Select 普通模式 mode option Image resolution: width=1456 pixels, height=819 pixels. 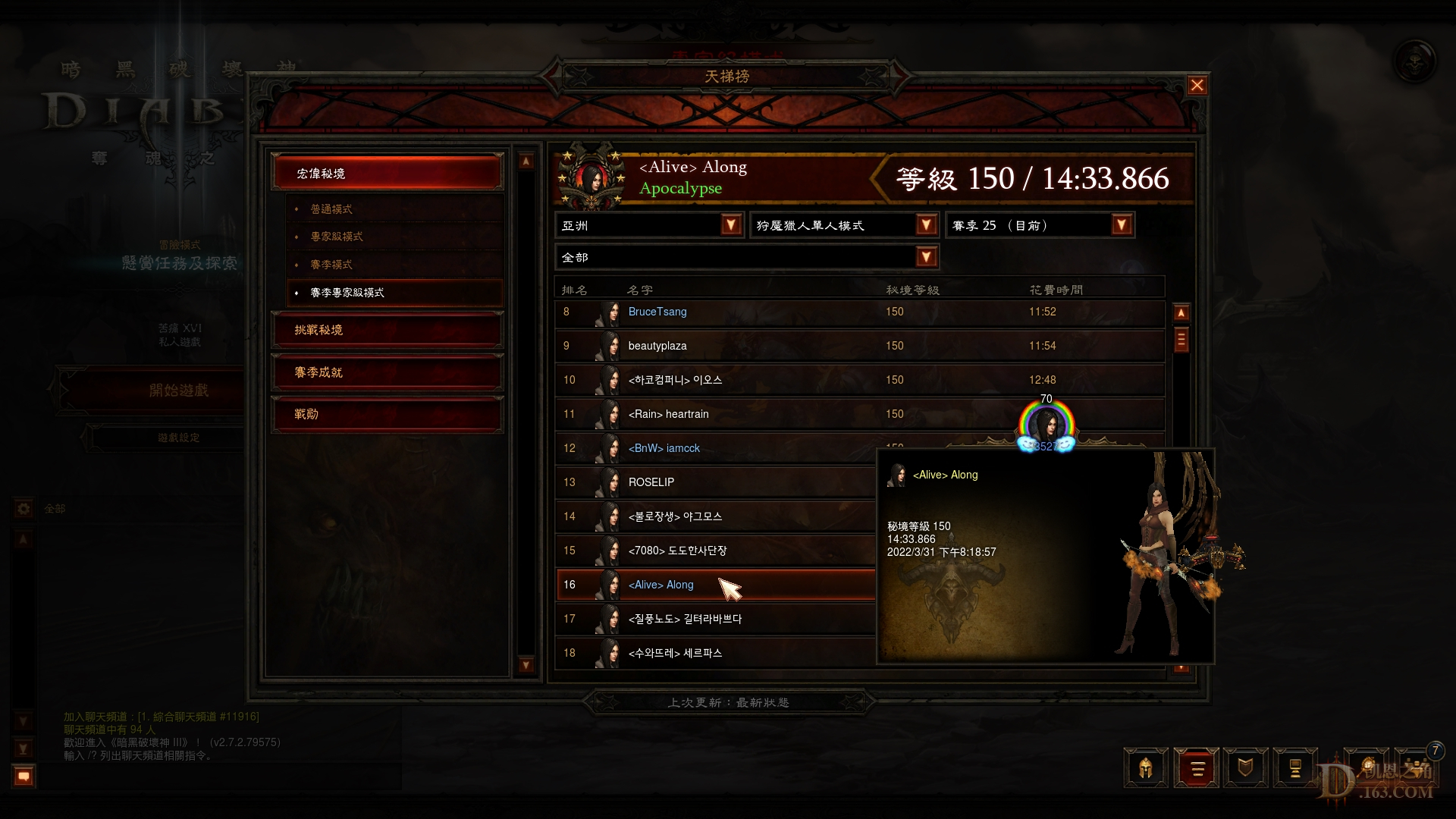pos(394,208)
